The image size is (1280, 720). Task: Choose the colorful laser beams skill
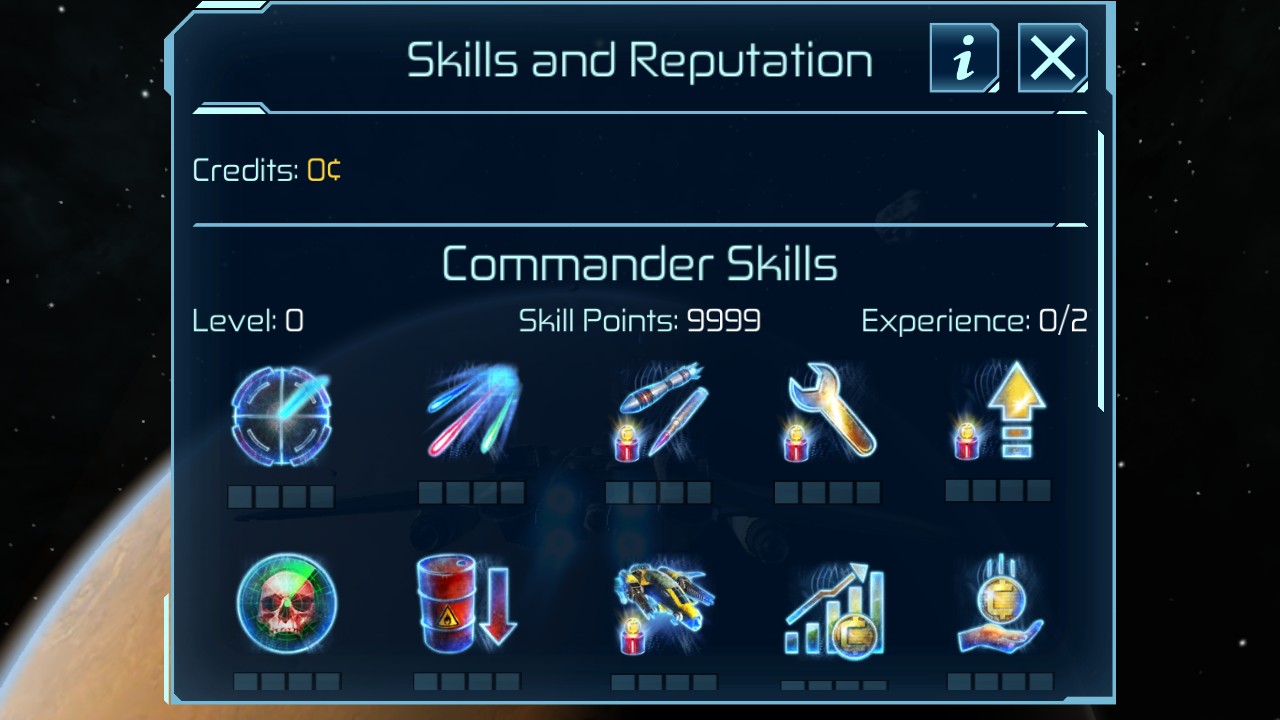pyautogui.click(x=472, y=412)
